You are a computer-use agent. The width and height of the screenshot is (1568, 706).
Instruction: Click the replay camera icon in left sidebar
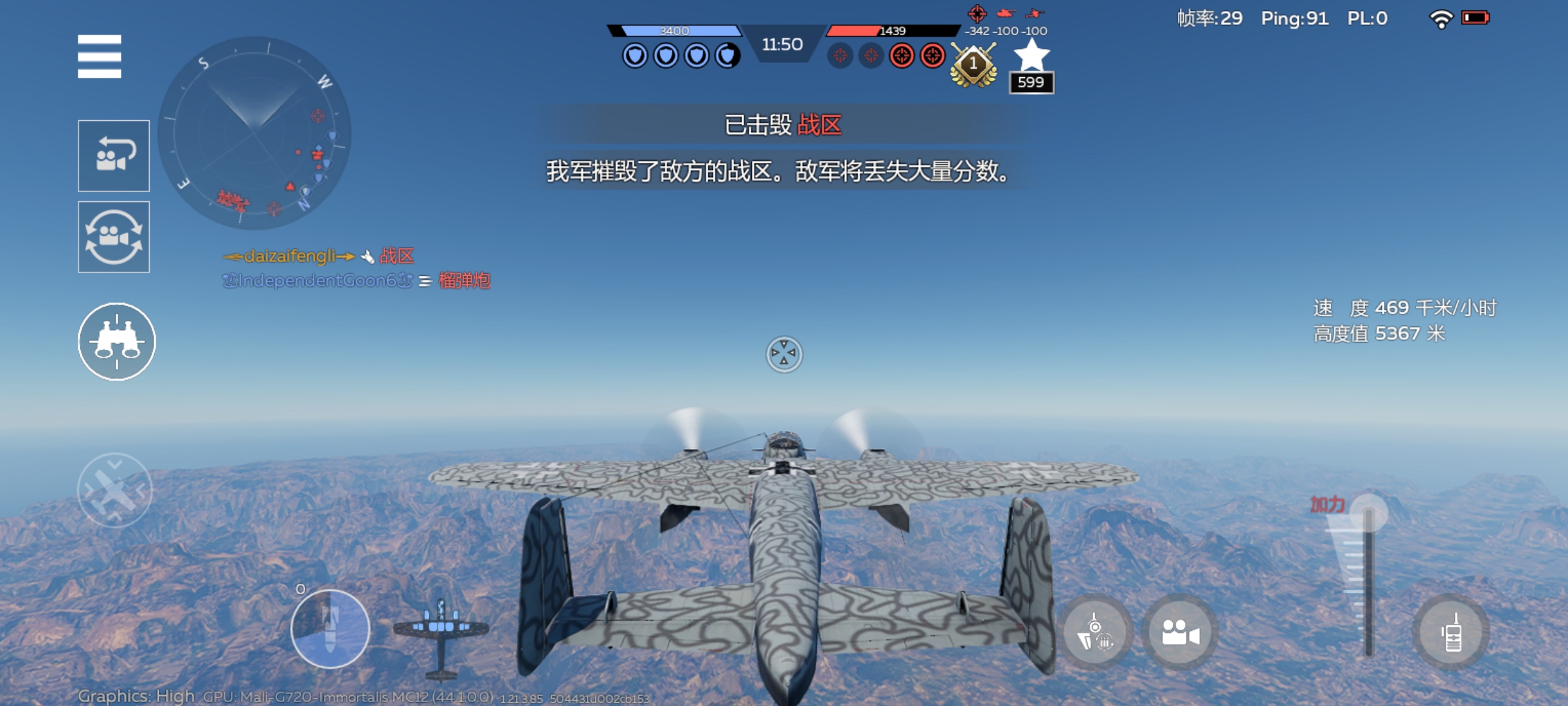coord(114,155)
